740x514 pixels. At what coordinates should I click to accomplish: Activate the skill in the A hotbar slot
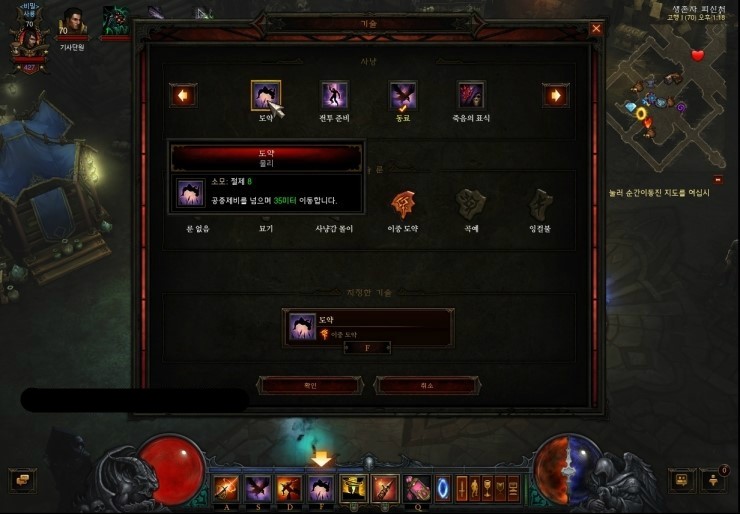[226, 488]
